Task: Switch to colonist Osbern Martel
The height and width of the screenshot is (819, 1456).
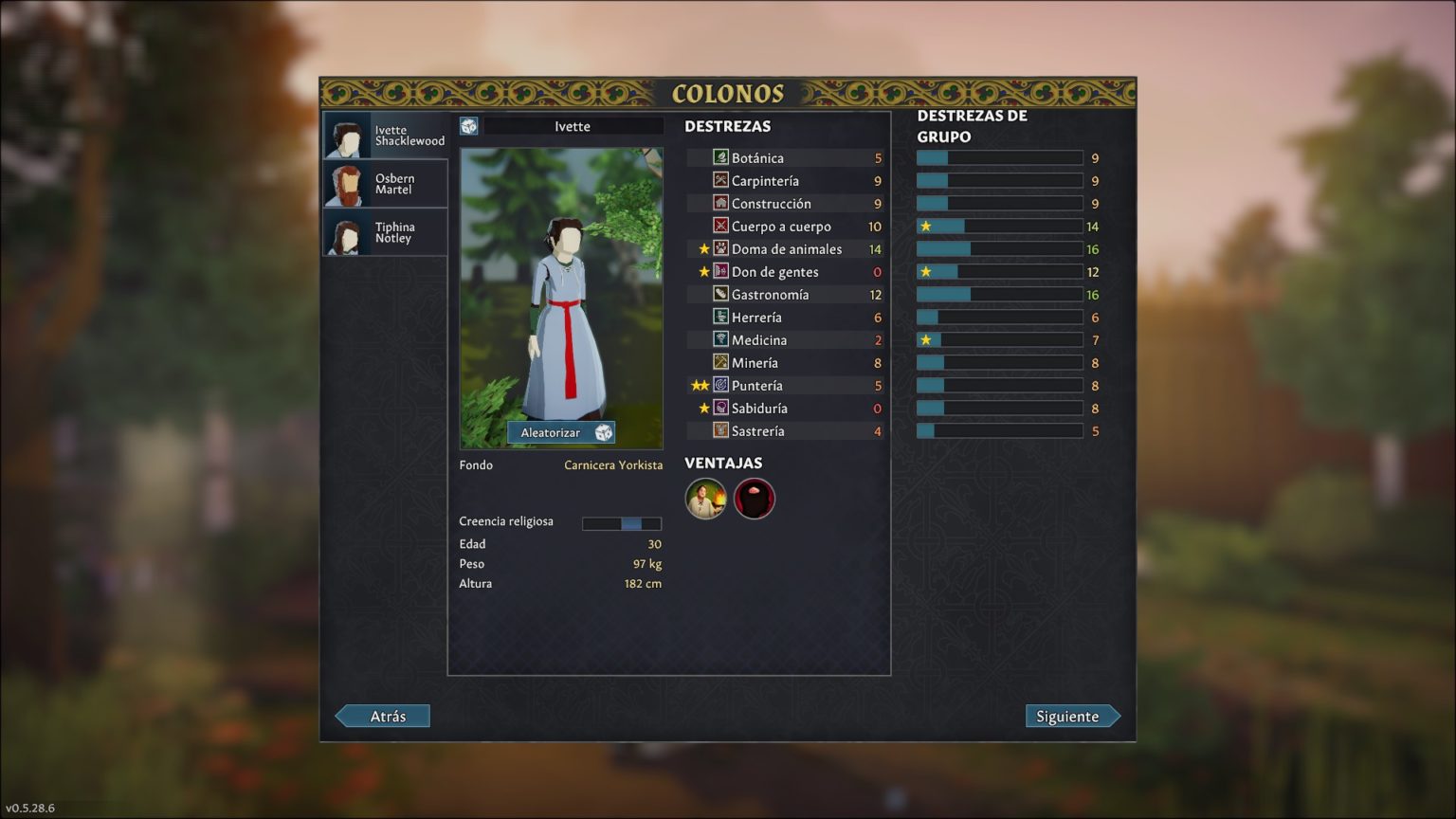Action: click(384, 183)
